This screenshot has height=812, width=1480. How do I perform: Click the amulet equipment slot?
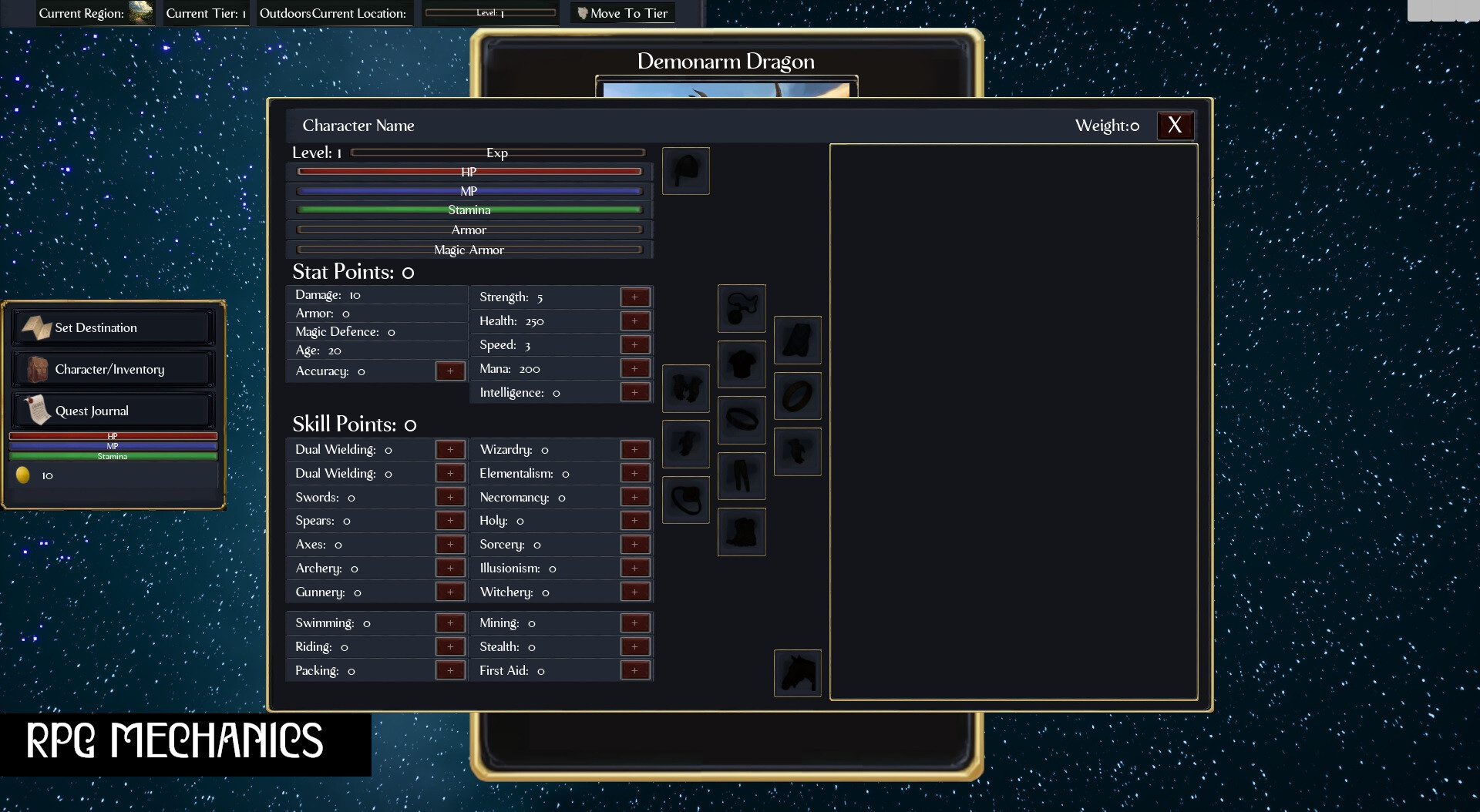tap(742, 308)
